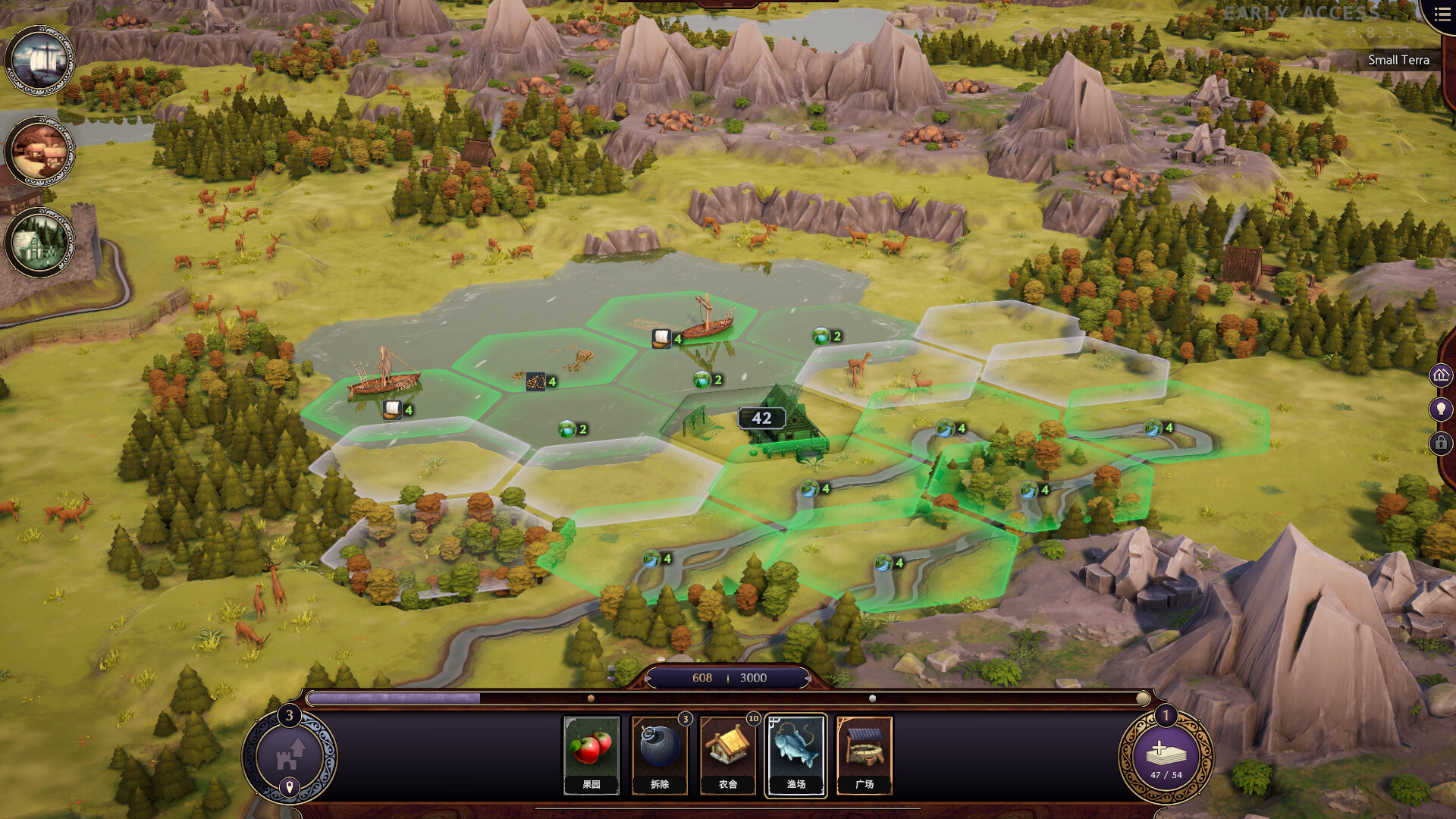The width and height of the screenshot is (1456, 819).
Task: Pick the 农舍 farmhouse card
Action: (x=727, y=755)
